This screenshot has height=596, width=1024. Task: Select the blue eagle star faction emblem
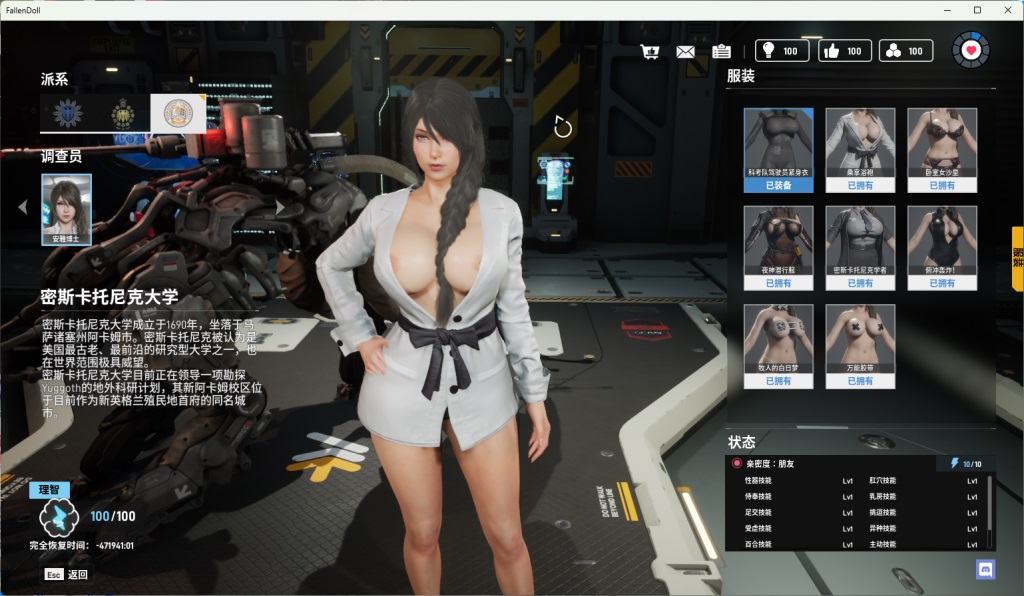[68, 113]
